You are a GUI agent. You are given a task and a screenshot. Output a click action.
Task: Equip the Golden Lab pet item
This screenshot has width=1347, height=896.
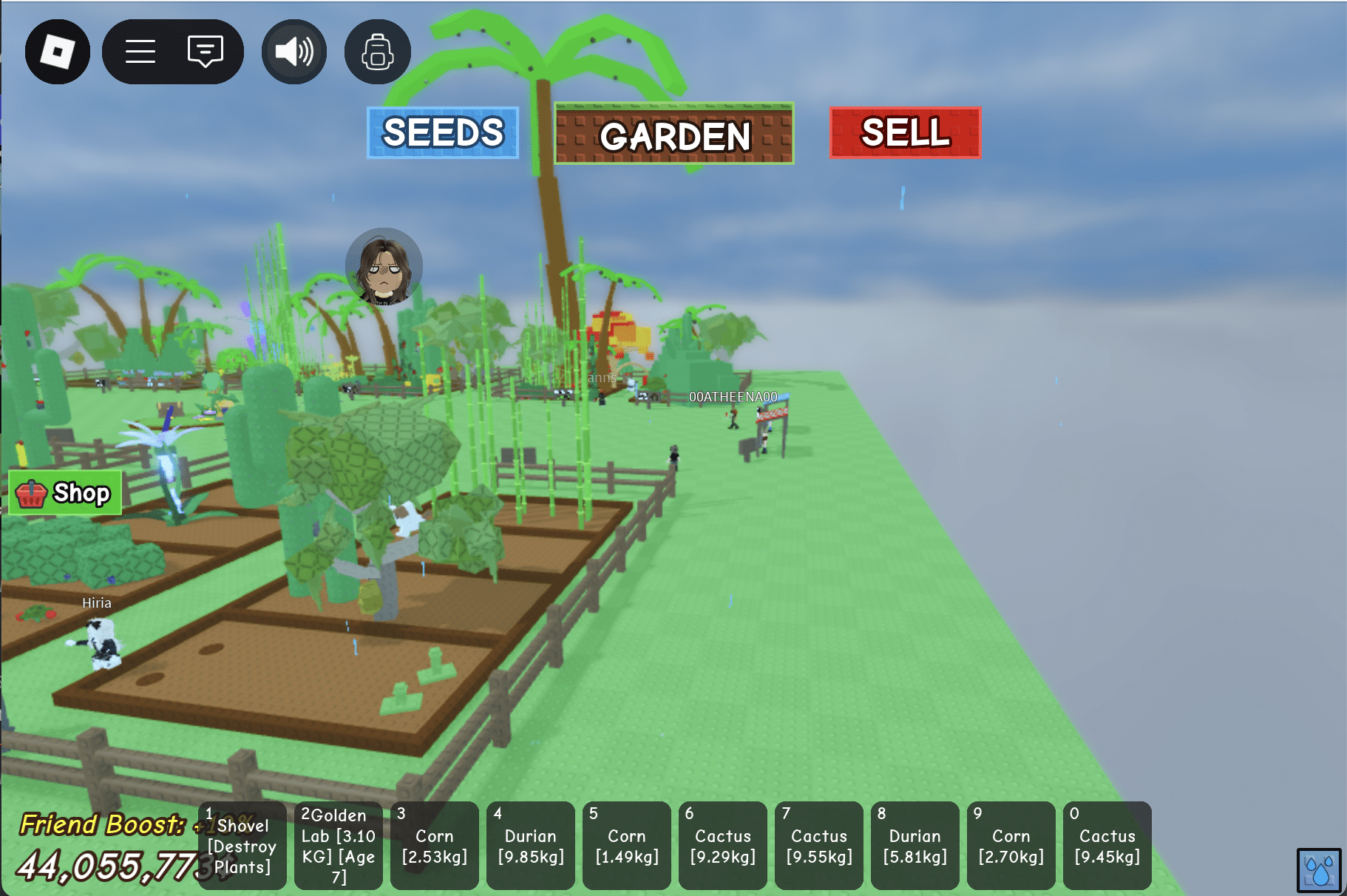click(339, 844)
